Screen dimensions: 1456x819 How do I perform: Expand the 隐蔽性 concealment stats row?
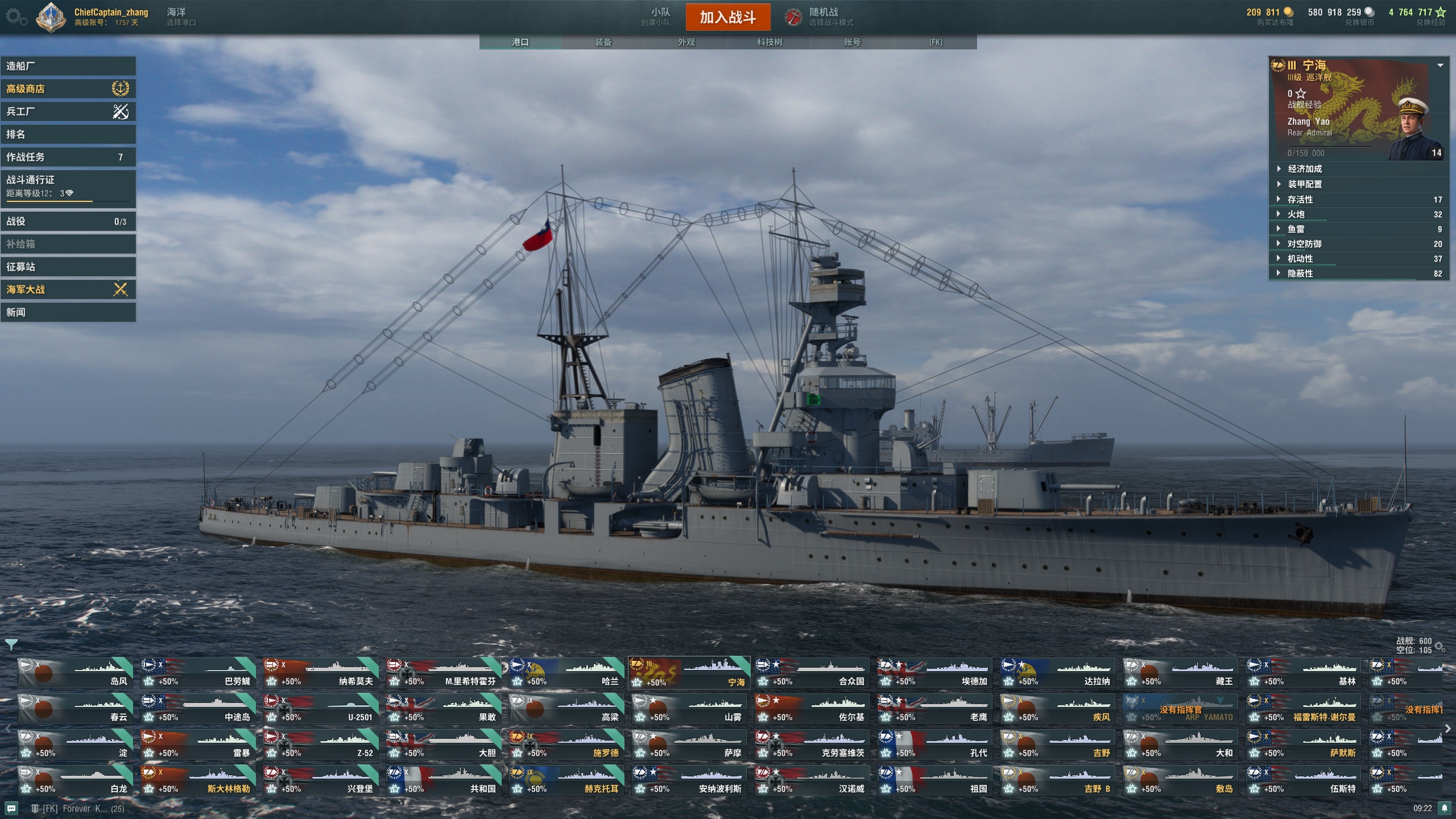(1358, 274)
